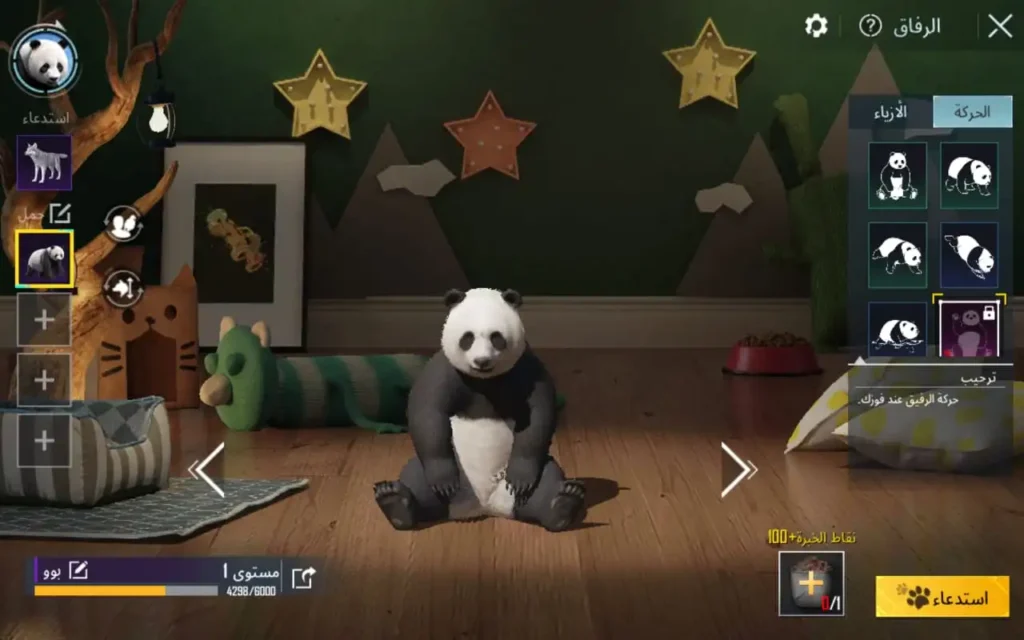The width and height of the screenshot is (1024, 640).
Task: Add companion food with the plus box
Action: pyautogui.click(x=811, y=583)
